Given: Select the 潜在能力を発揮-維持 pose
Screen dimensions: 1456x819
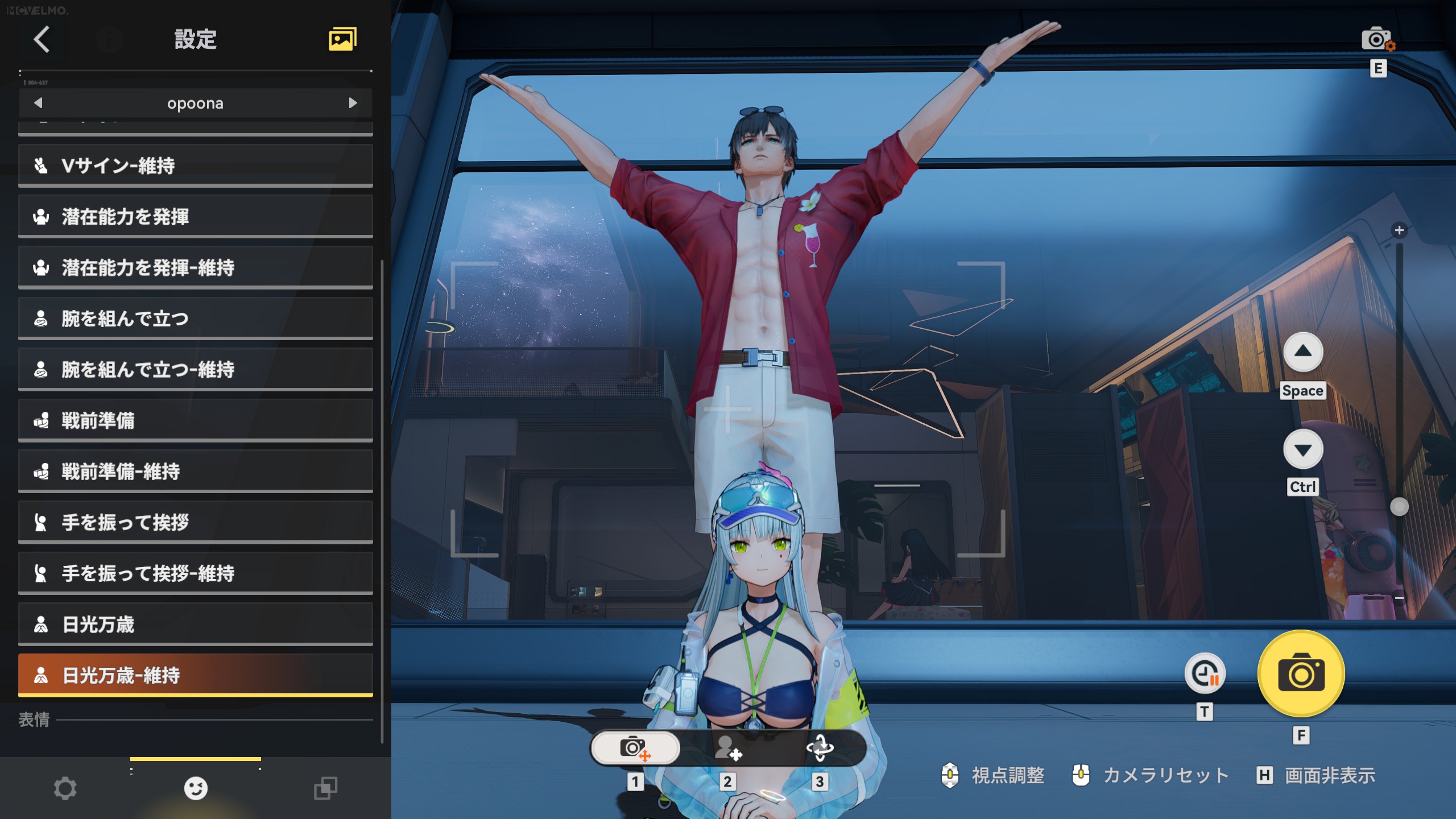Looking at the screenshot, I should point(195,267).
